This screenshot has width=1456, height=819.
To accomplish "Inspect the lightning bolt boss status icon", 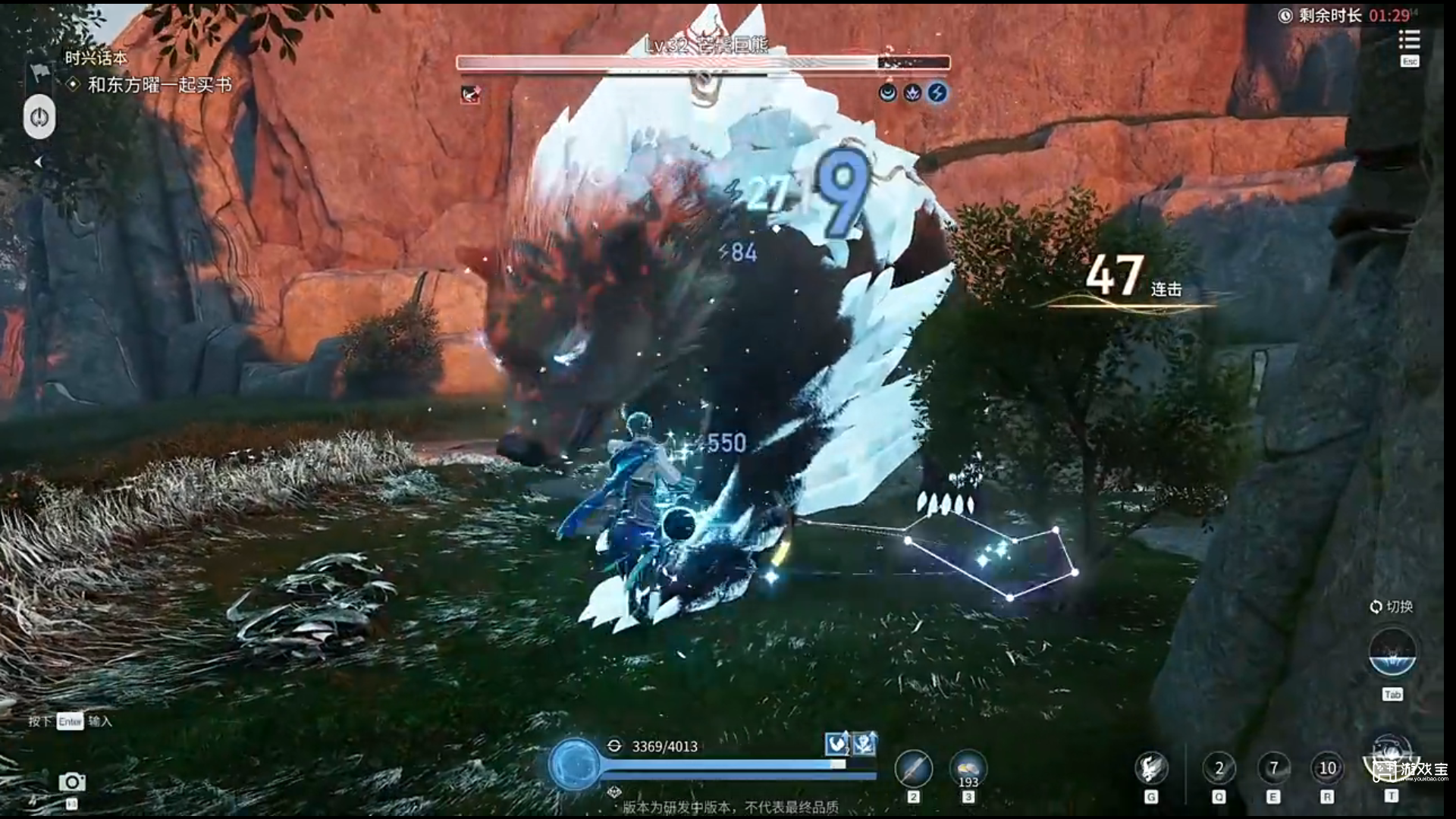I will (x=938, y=93).
